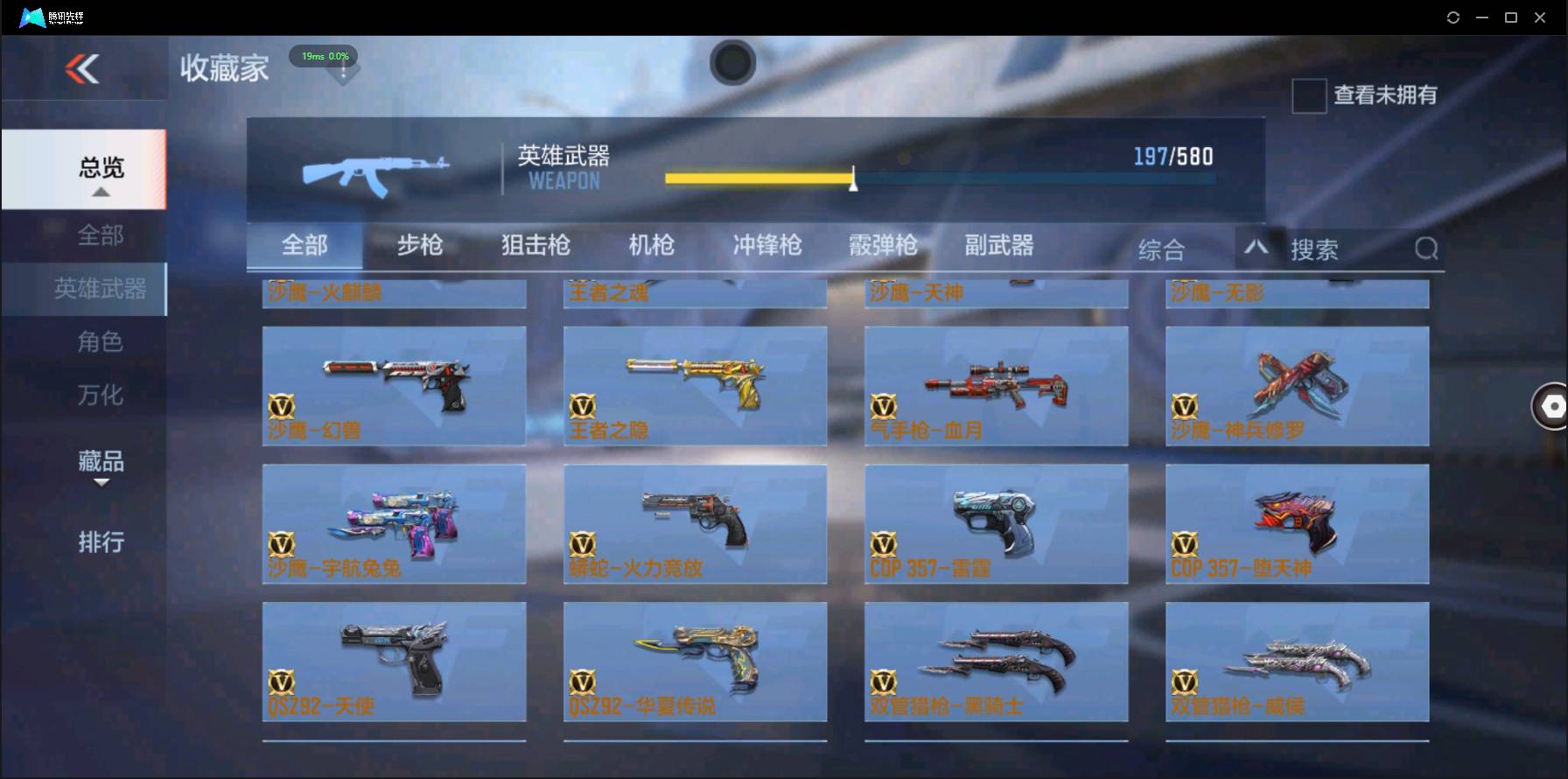This screenshot has height=779, width=1568.
Task: Click the floating assistant circle on right edge
Action: coord(1551,406)
